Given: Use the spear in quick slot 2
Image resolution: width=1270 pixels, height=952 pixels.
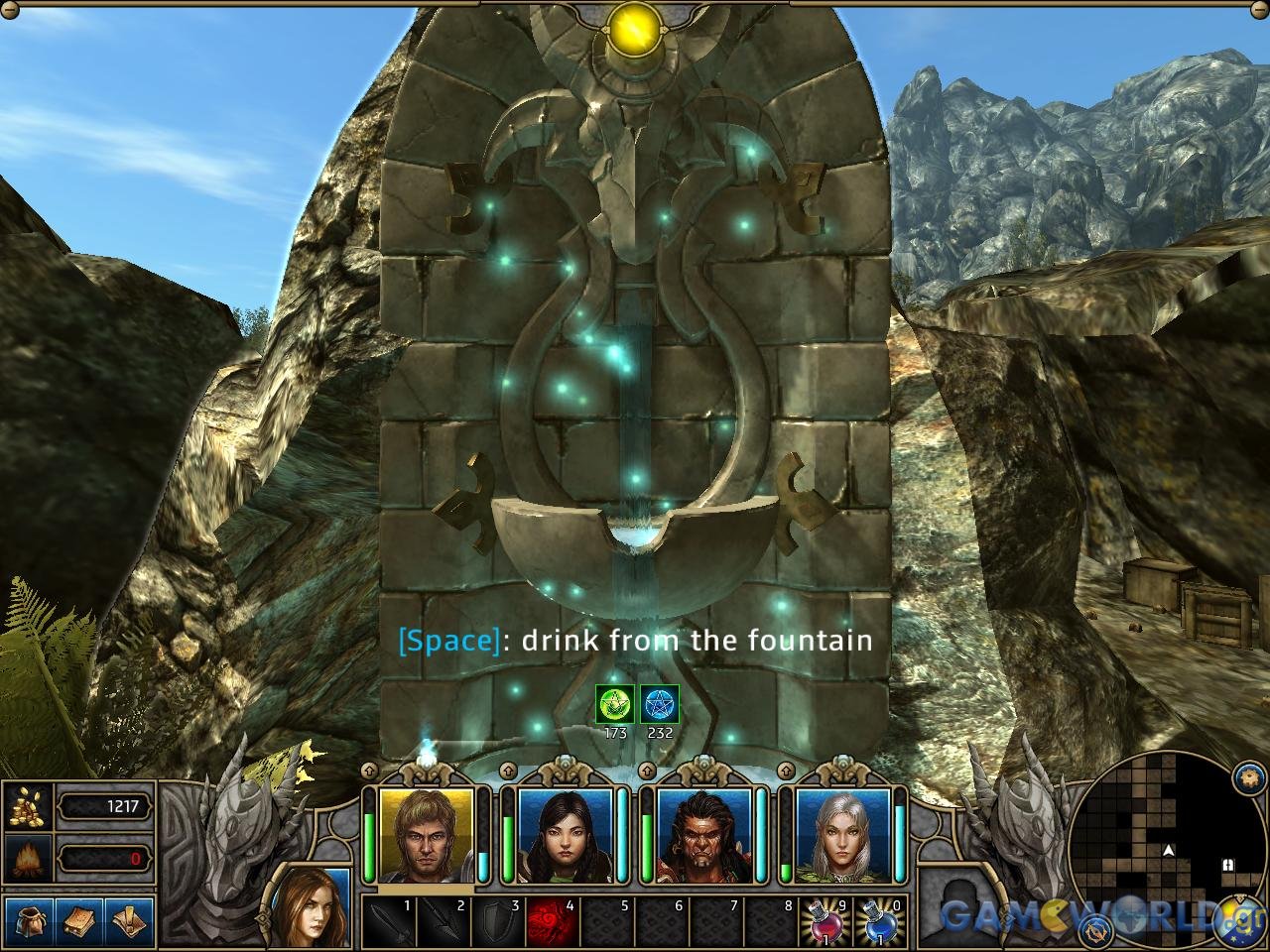Looking at the screenshot, I should [x=444, y=923].
